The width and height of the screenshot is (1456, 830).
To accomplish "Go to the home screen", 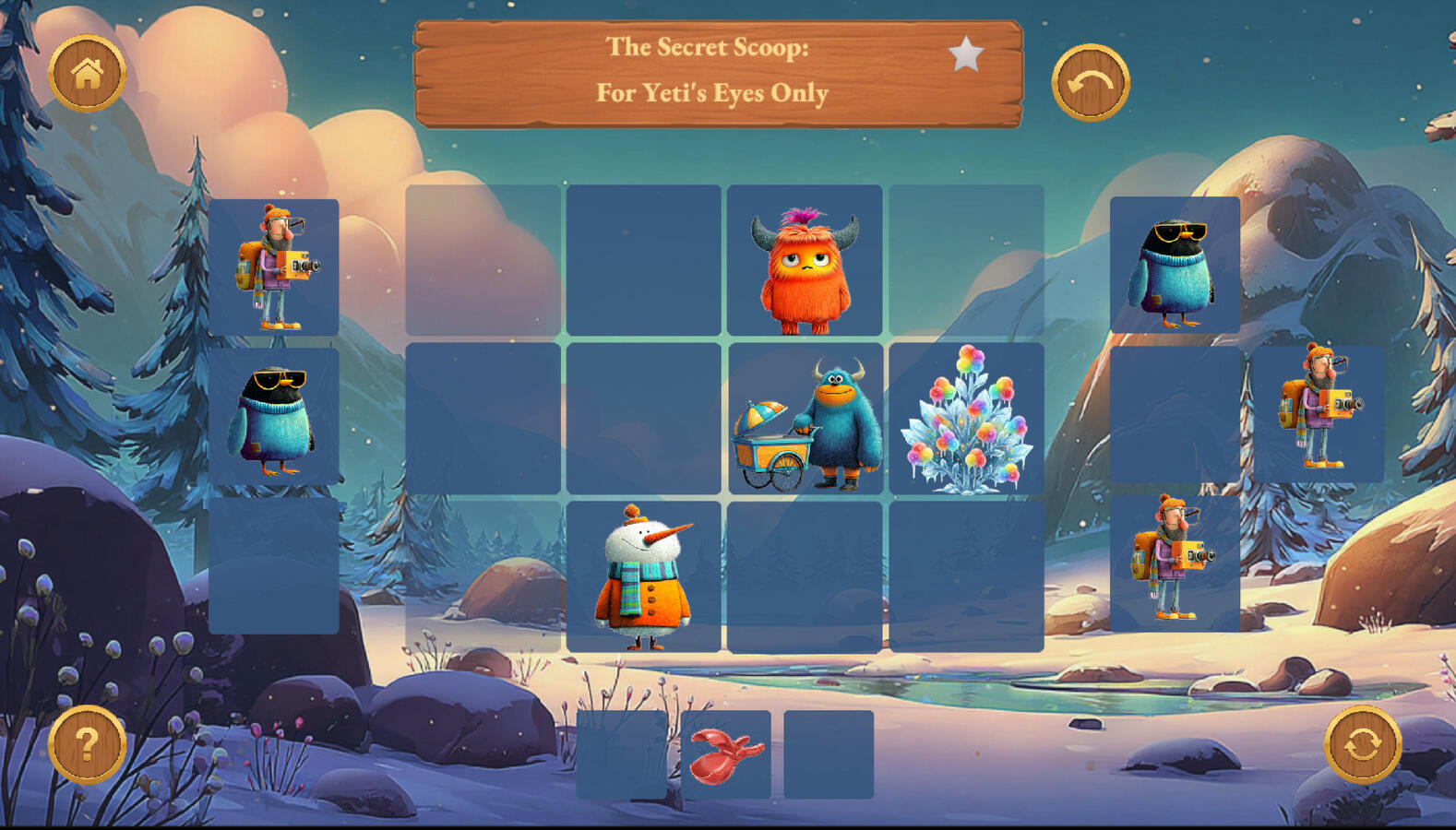I will coord(87,73).
